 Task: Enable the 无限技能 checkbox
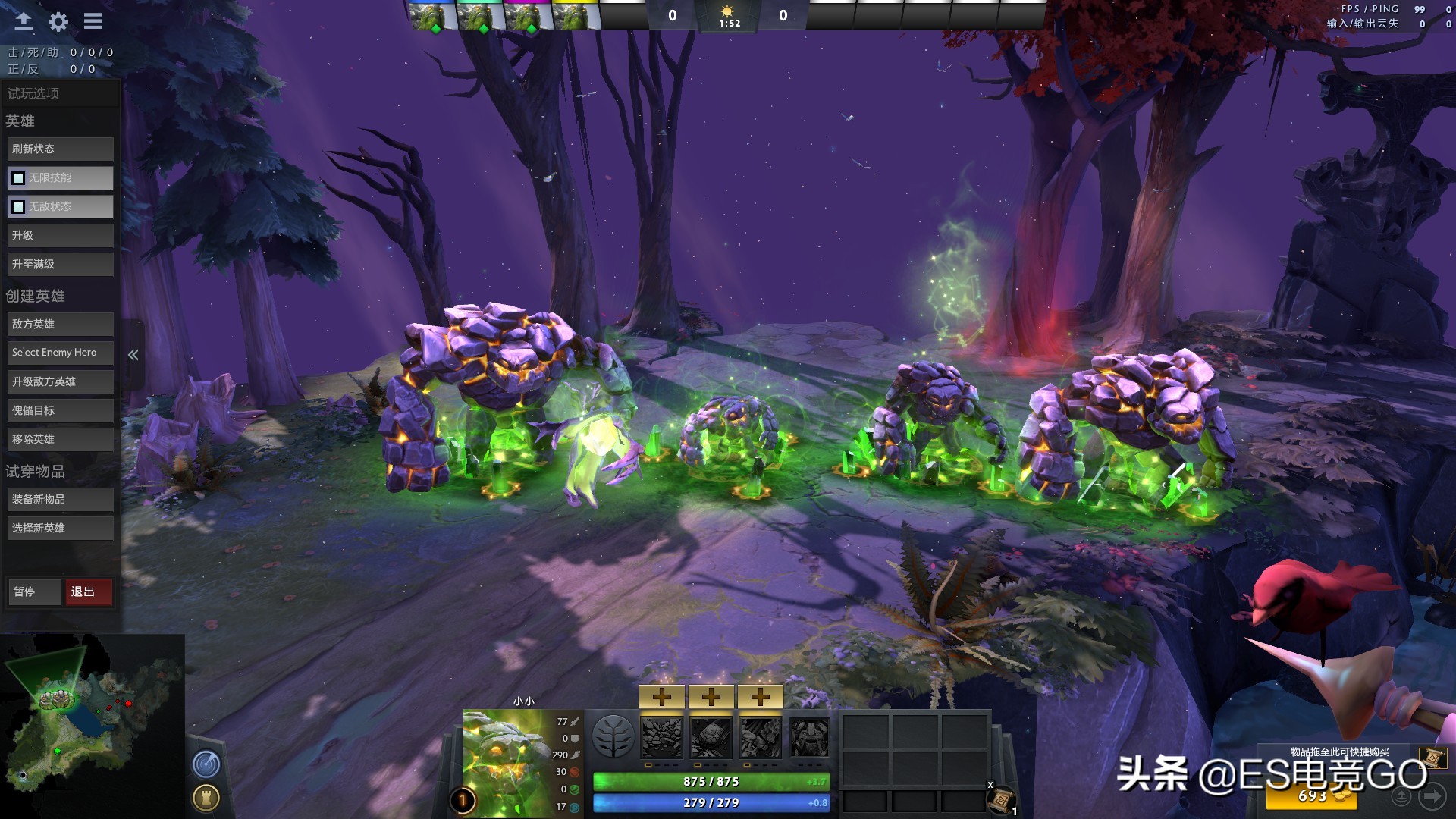pos(18,177)
